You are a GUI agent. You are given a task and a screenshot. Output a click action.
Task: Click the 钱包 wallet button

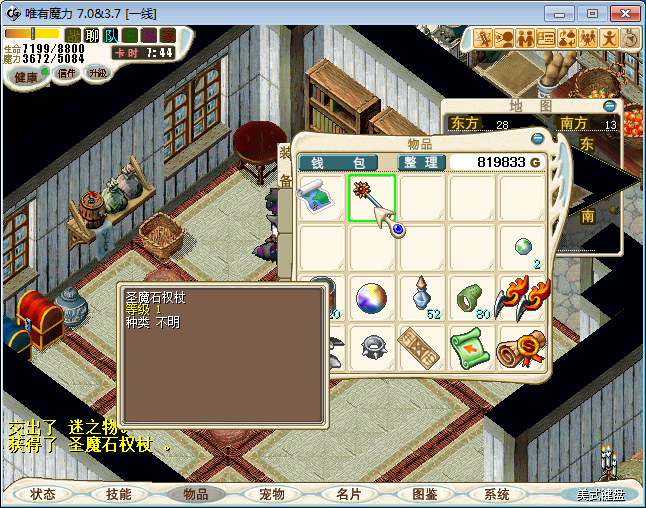[338, 162]
